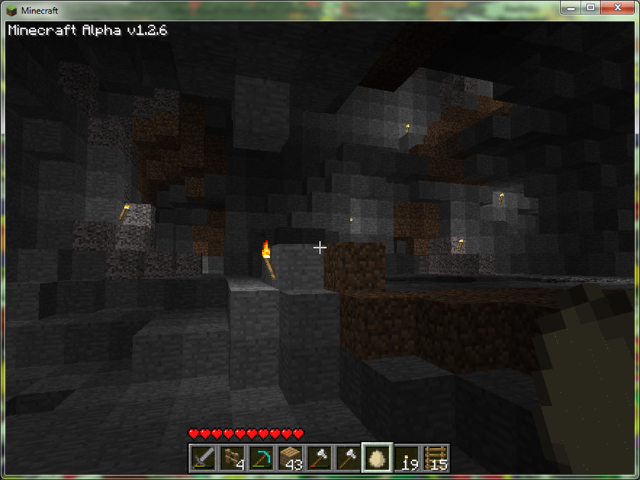Choose the fence stack of 4
The height and width of the screenshot is (480, 640).
click(233, 458)
